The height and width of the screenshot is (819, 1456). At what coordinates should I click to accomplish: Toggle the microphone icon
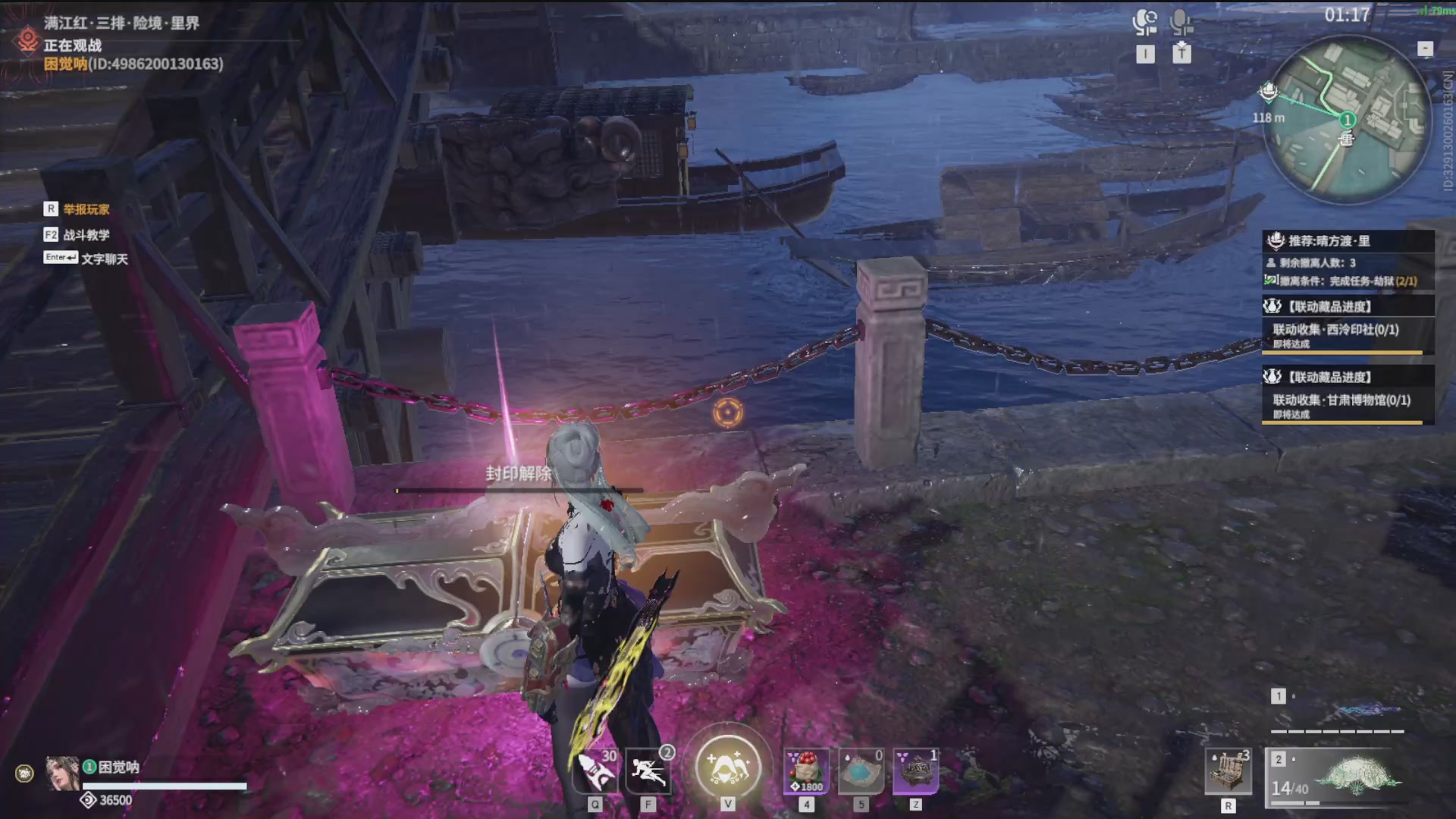[1181, 23]
